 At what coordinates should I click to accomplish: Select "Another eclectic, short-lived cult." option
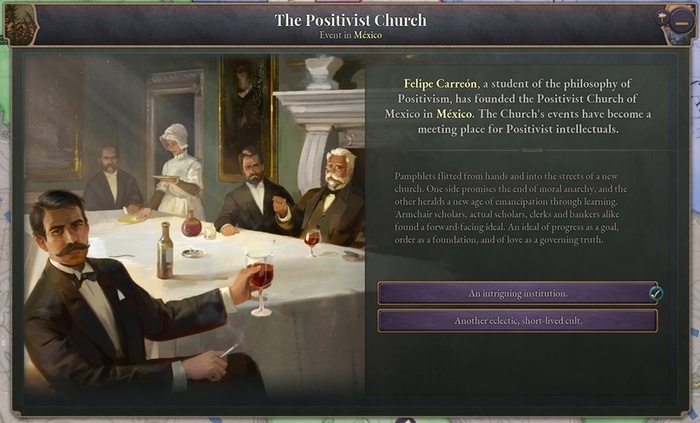click(517, 321)
